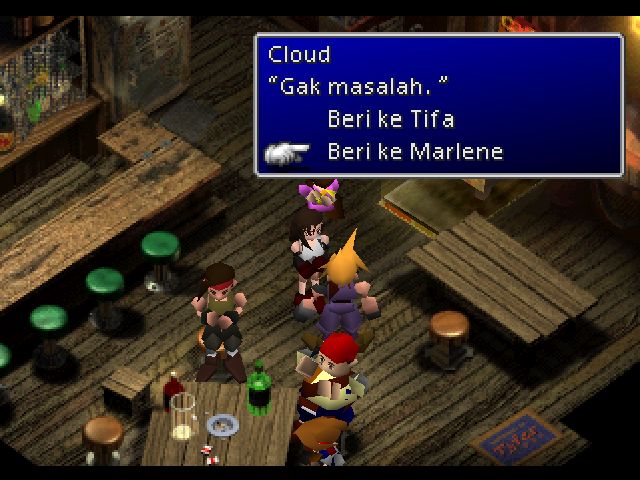Choose the "Beri ke Tifa" reply
The height and width of the screenshot is (480, 640).
pos(390,120)
